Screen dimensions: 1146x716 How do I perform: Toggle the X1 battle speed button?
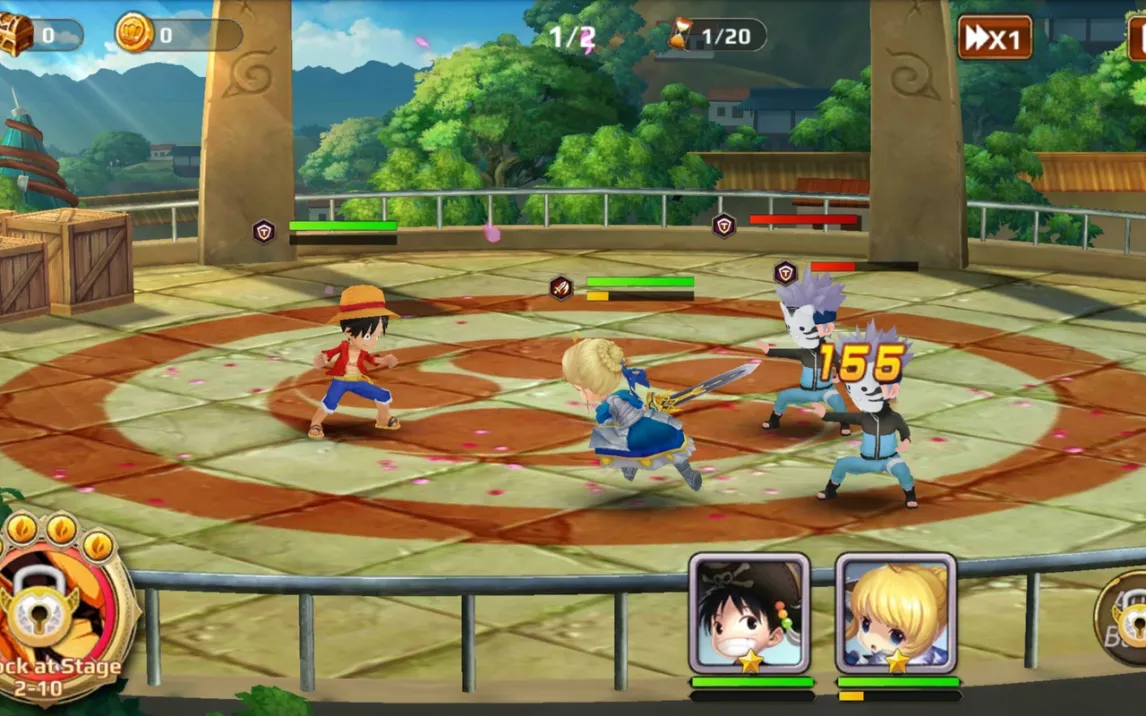click(994, 38)
